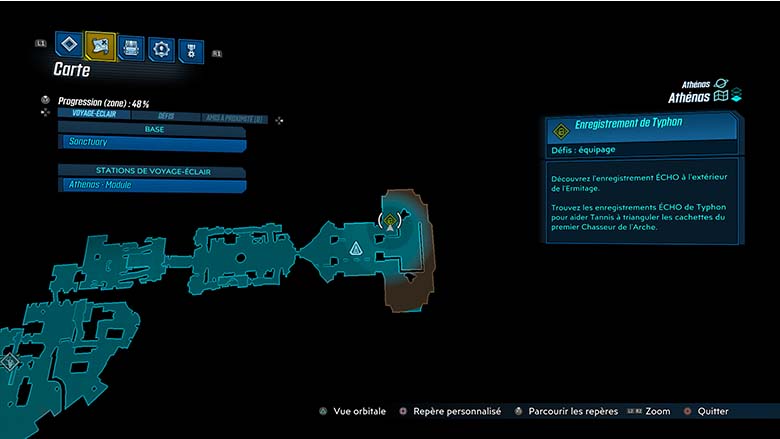Image resolution: width=780 pixels, height=439 pixels.
Task: Switch to the skills gear tab
Action: coord(161,48)
